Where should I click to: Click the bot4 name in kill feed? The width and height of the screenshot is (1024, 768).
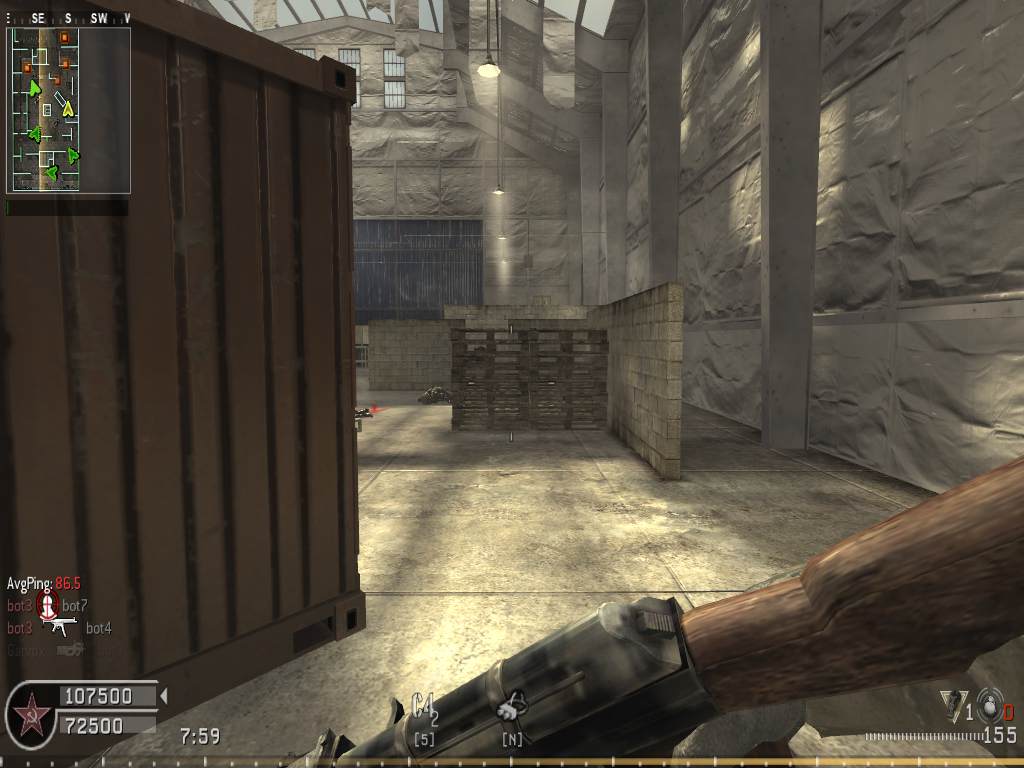98,628
